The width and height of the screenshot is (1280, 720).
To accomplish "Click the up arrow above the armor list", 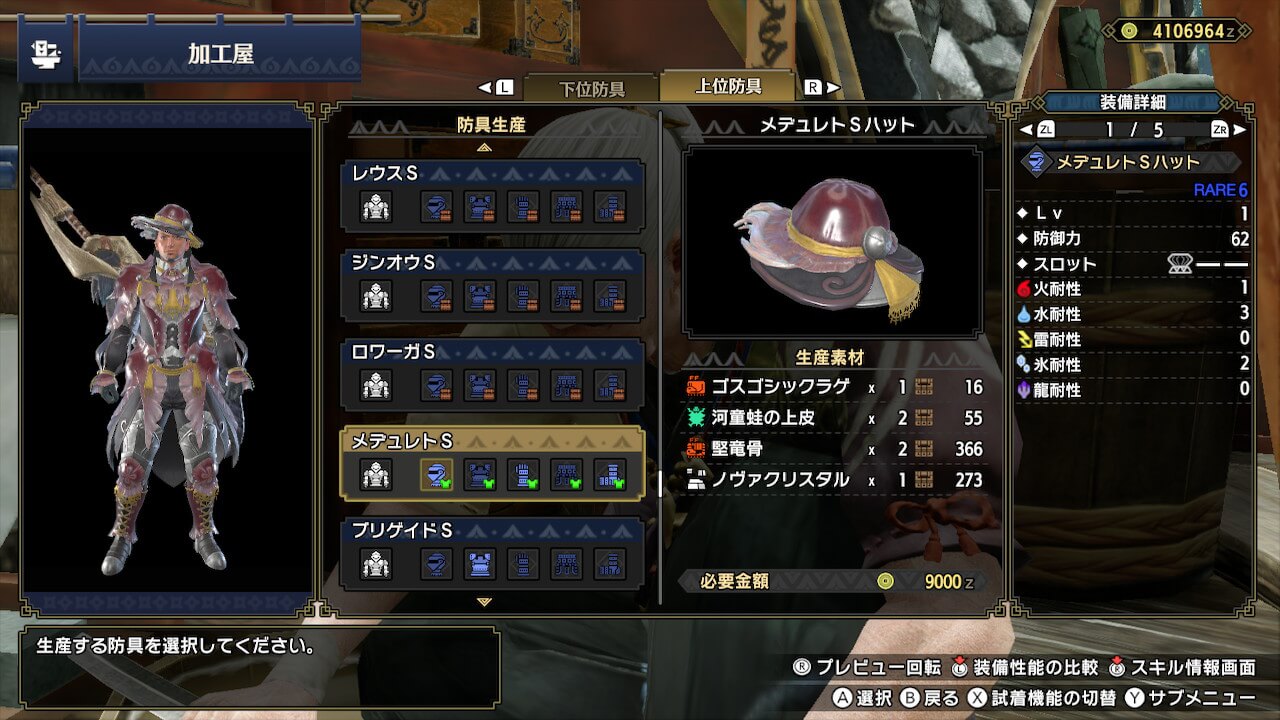I will pos(485,147).
